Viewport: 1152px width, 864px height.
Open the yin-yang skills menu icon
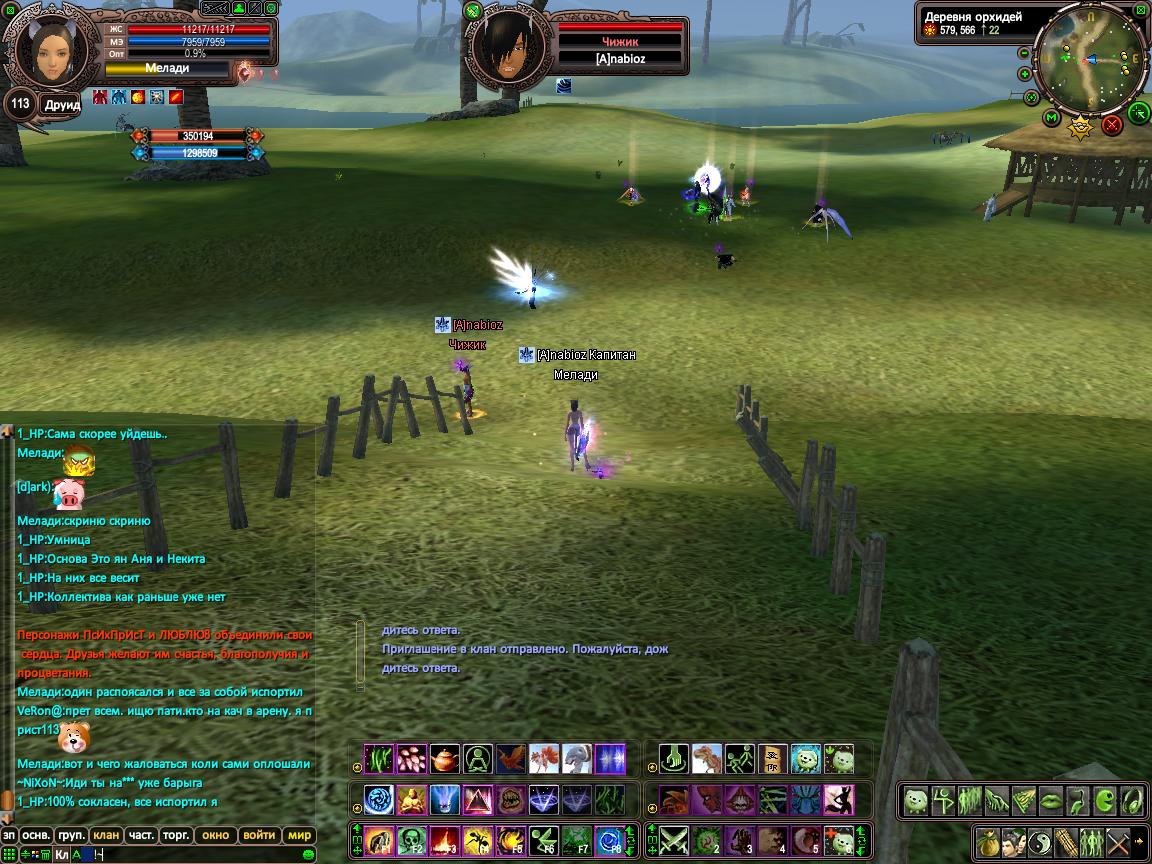pyautogui.click(x=1040, y=840)
